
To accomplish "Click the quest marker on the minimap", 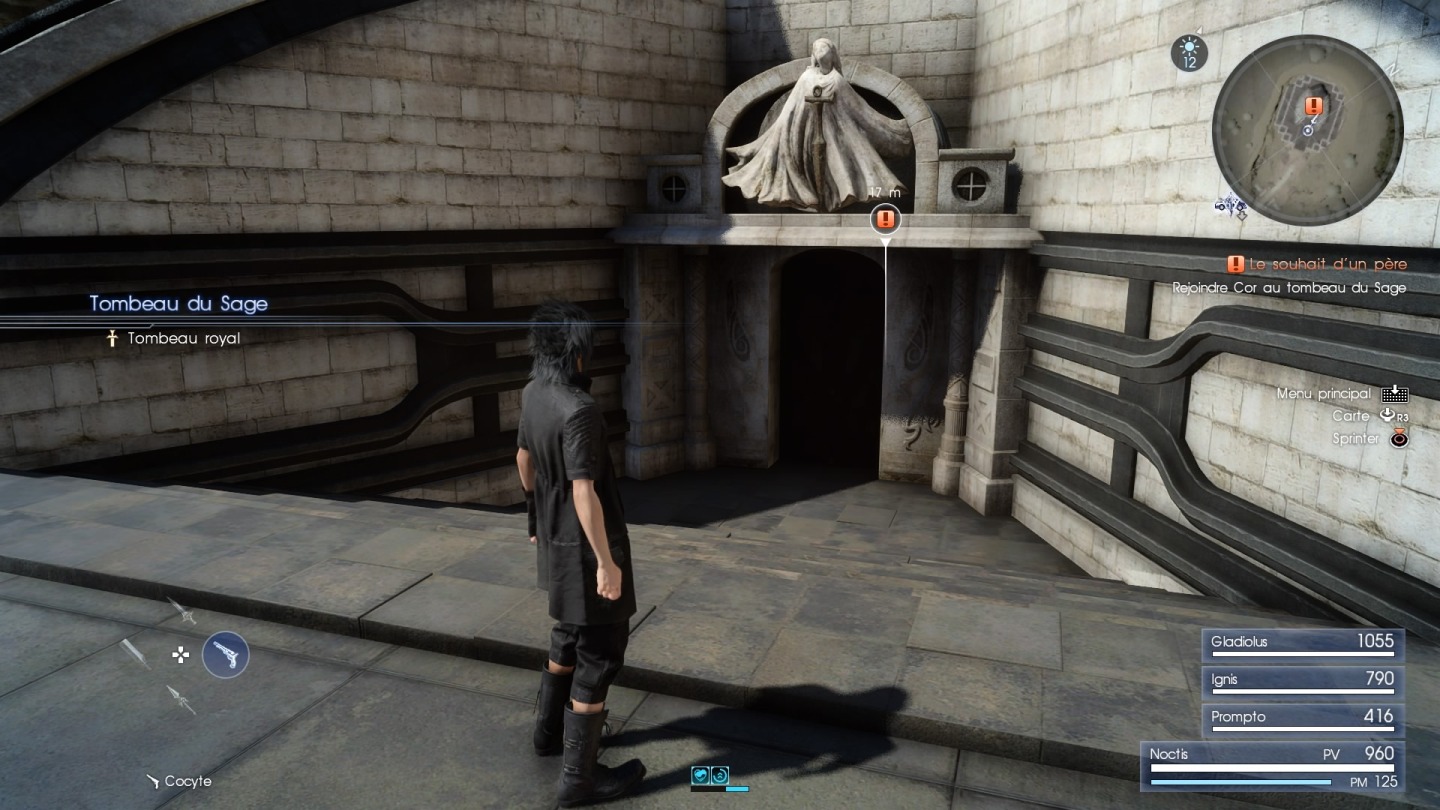I will [x=1314, y=105].
